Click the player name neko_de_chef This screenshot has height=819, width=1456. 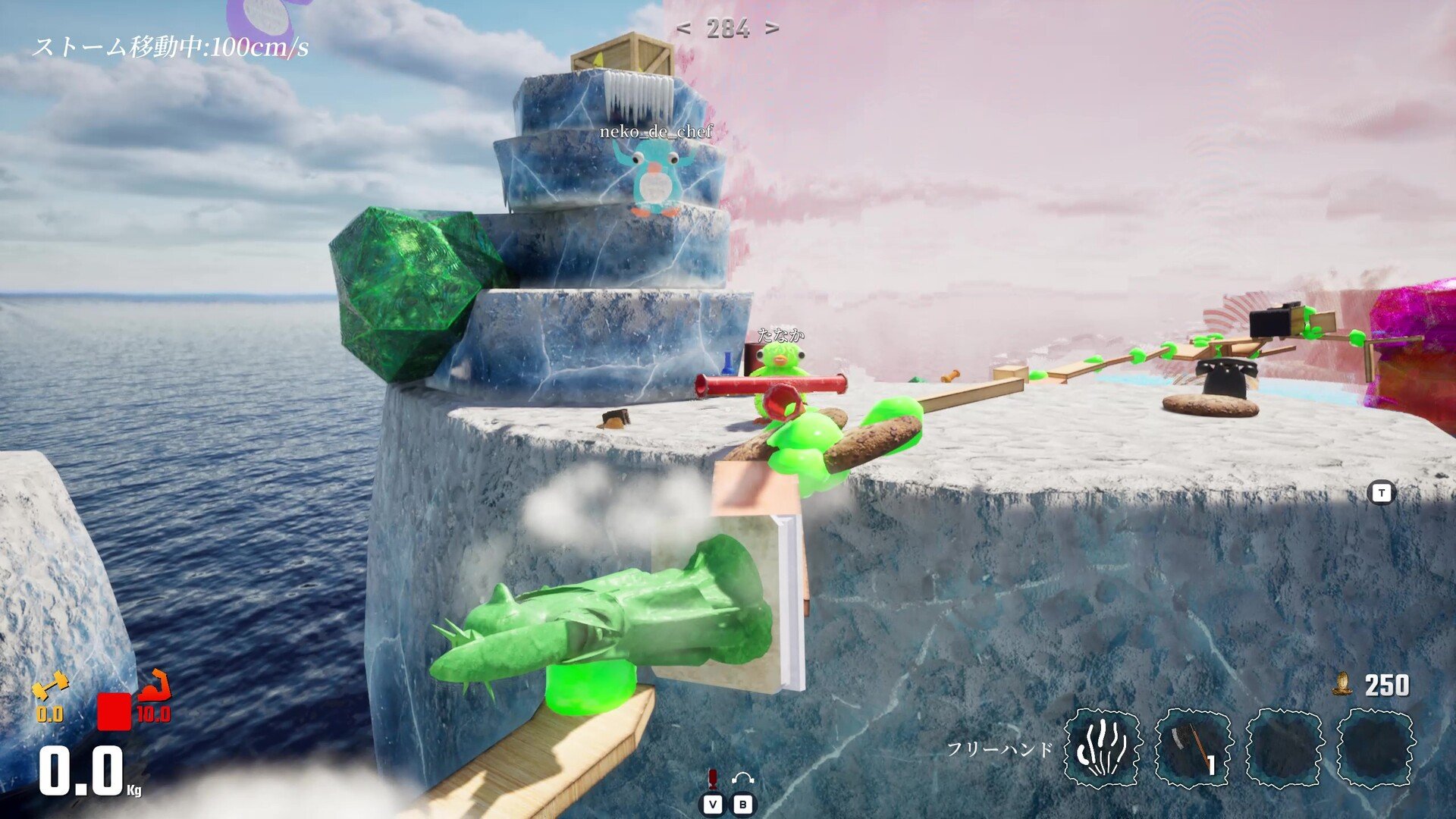[656, 133]
